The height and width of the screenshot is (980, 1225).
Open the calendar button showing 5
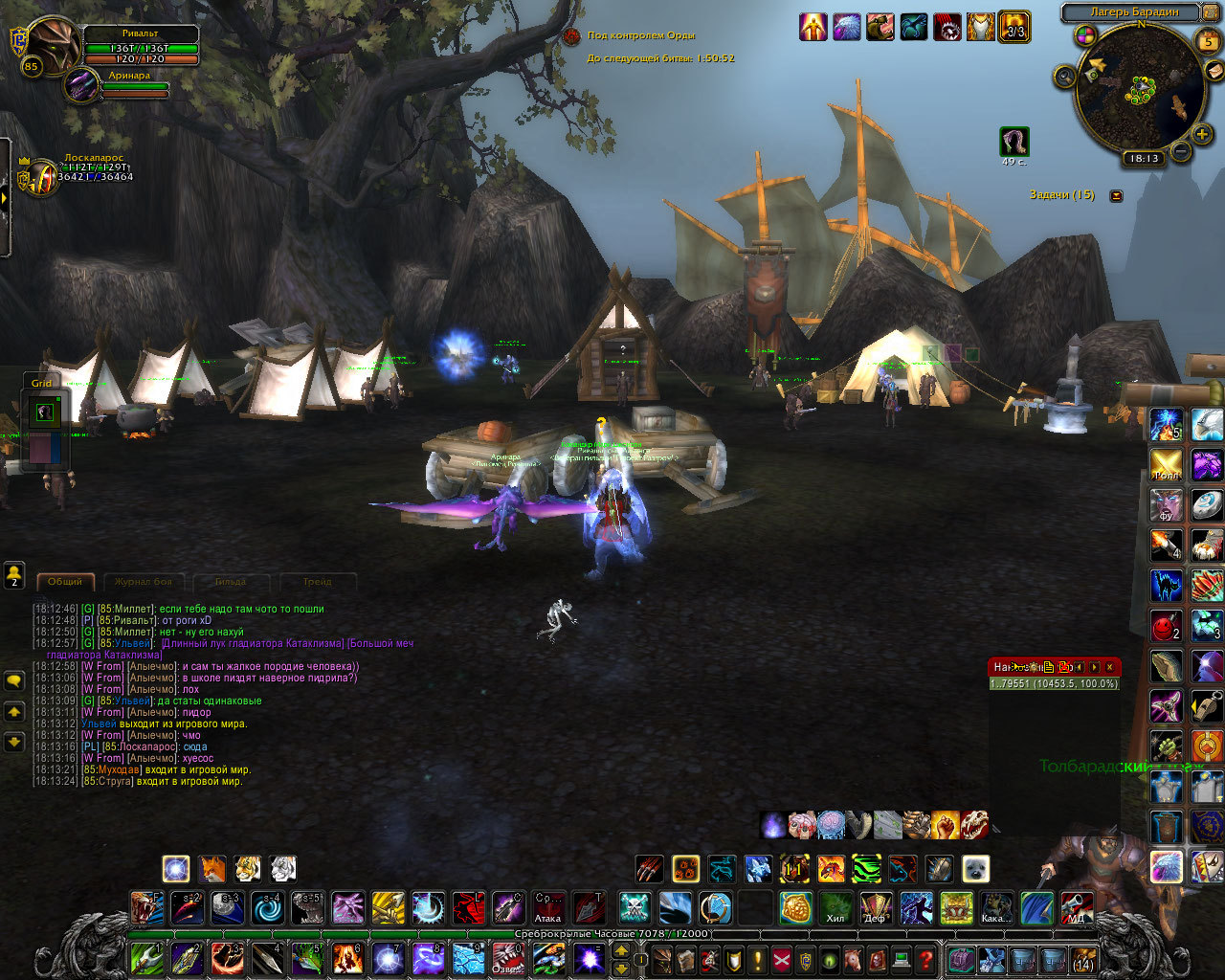point(1209,41)
